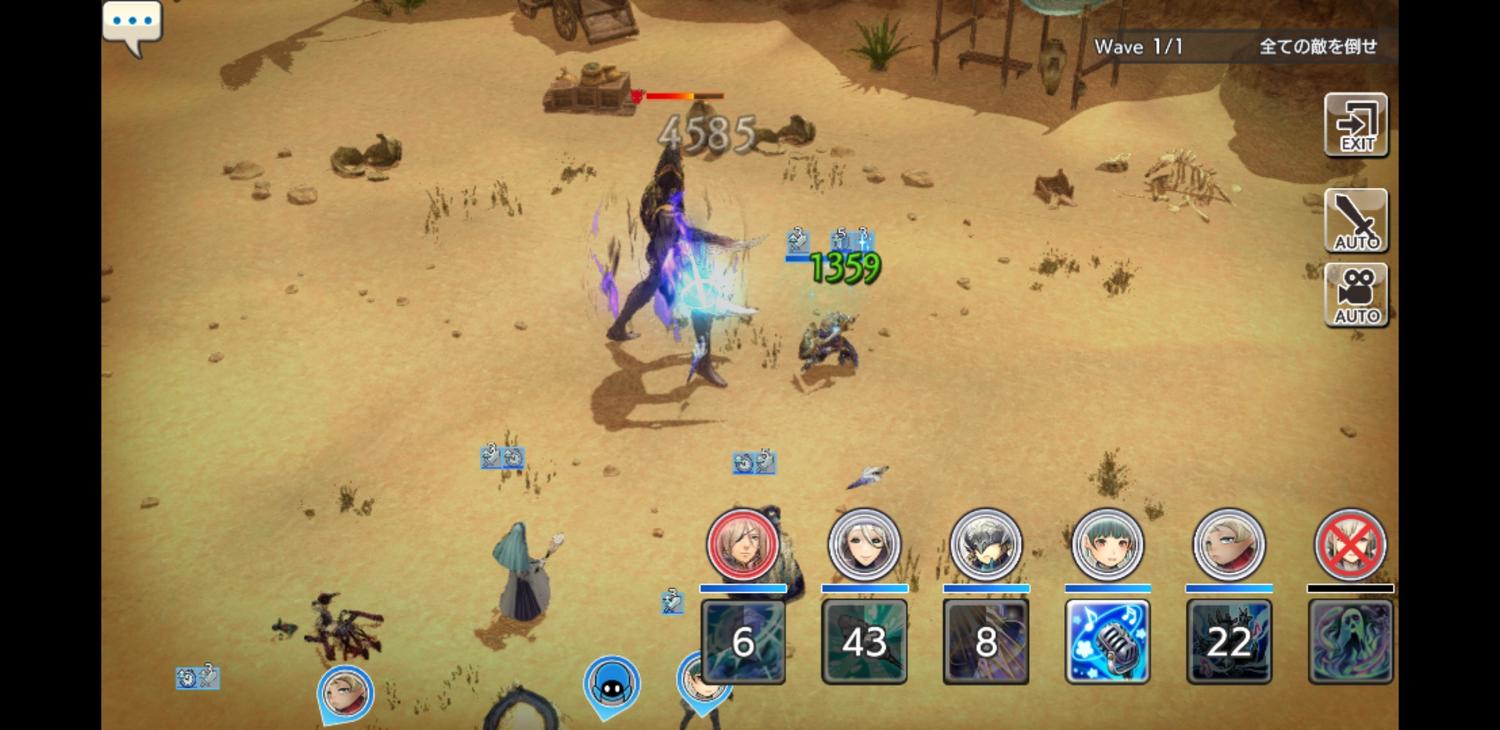Image resolution: width=1500 pixels, height=730 pixels.
Task: Select the green ghost skill icon
Action: click(1351, 641)
